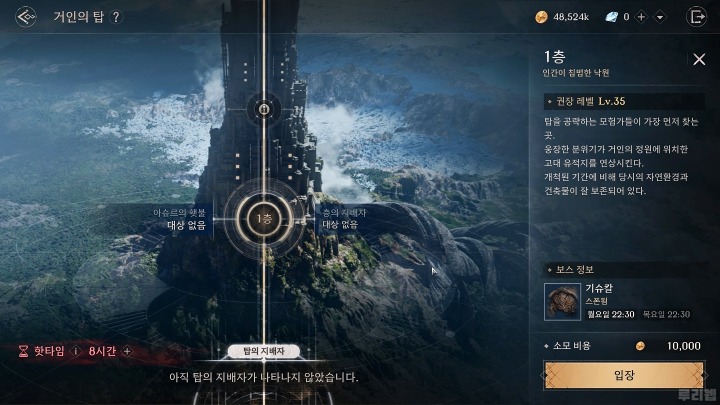Open the Tower of Giants help question mark

[116, 17]
